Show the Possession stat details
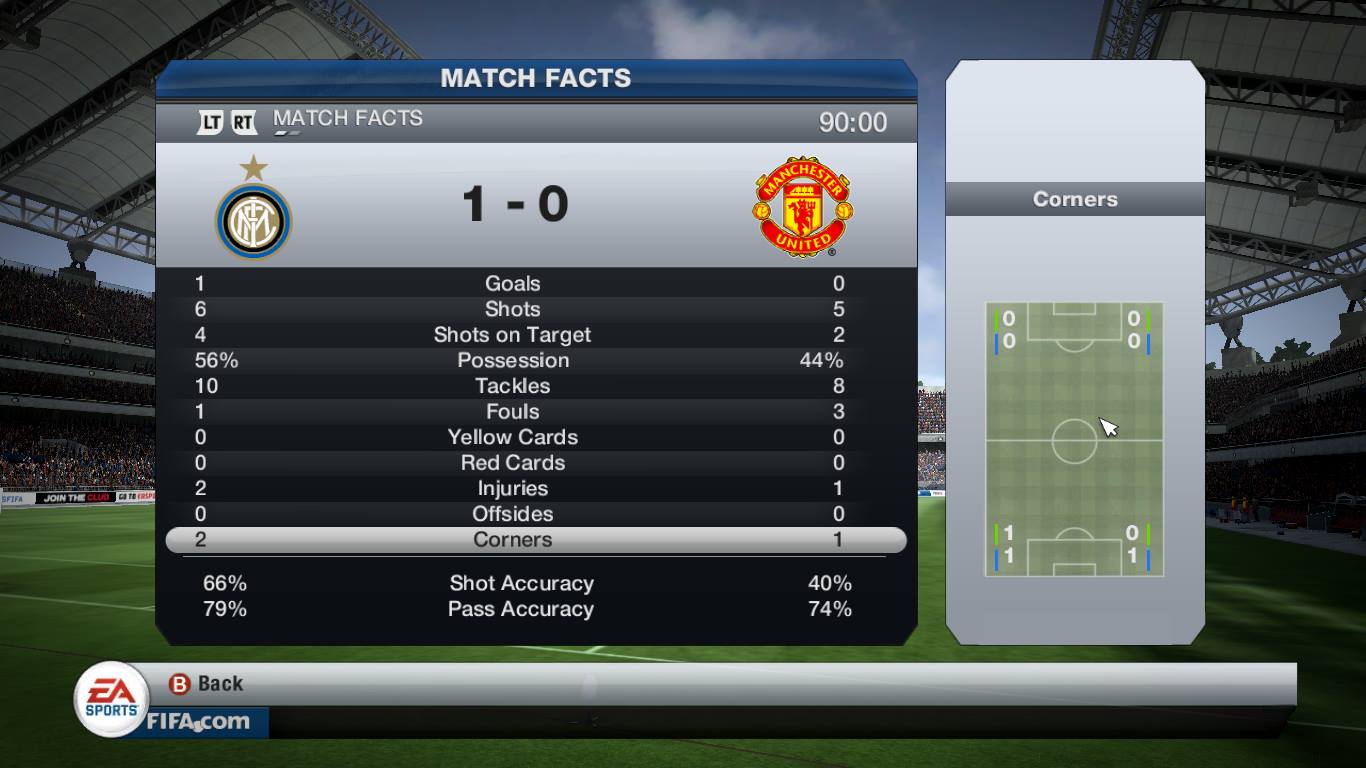 512,361
